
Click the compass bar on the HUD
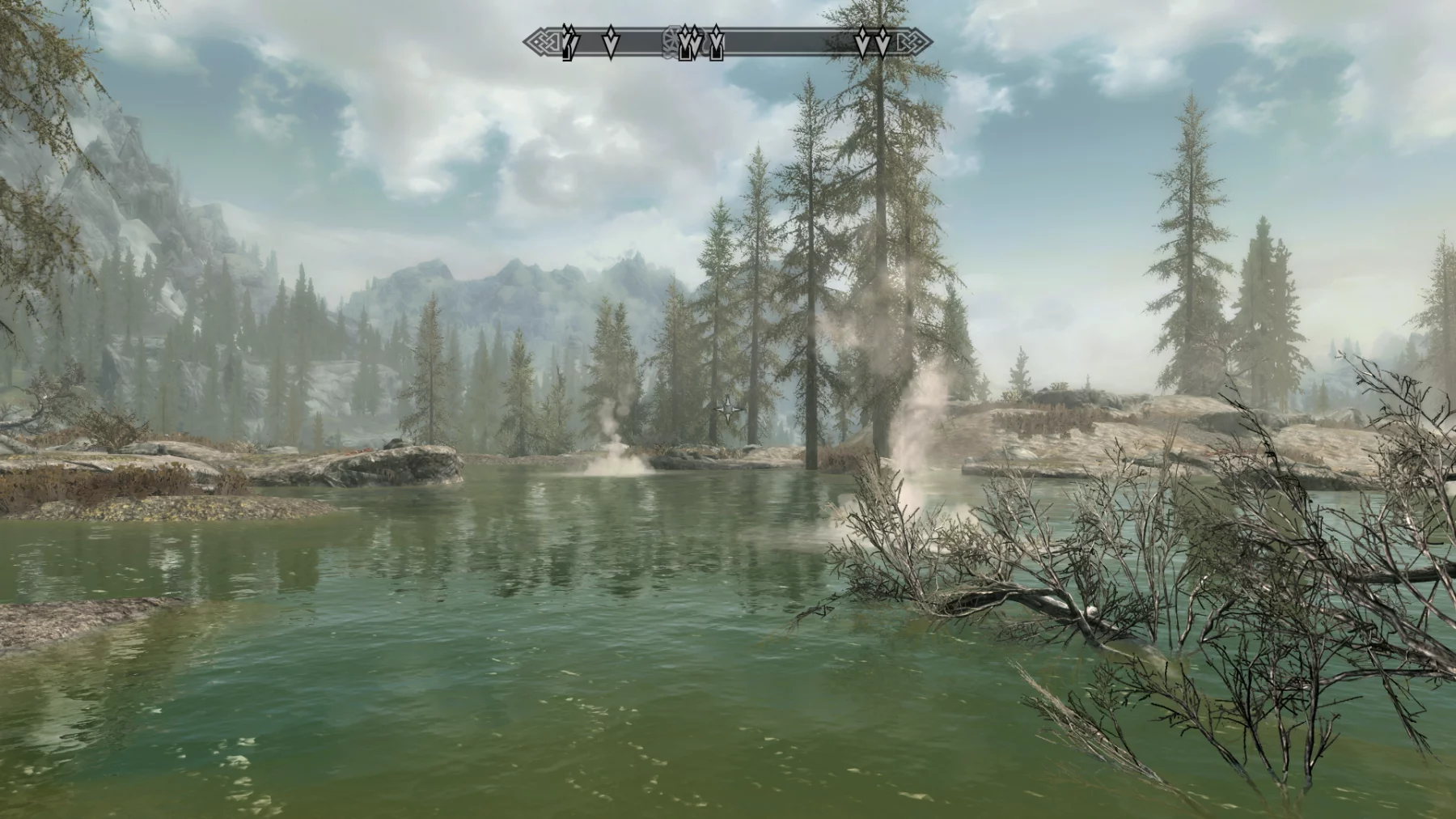(728, 42)
